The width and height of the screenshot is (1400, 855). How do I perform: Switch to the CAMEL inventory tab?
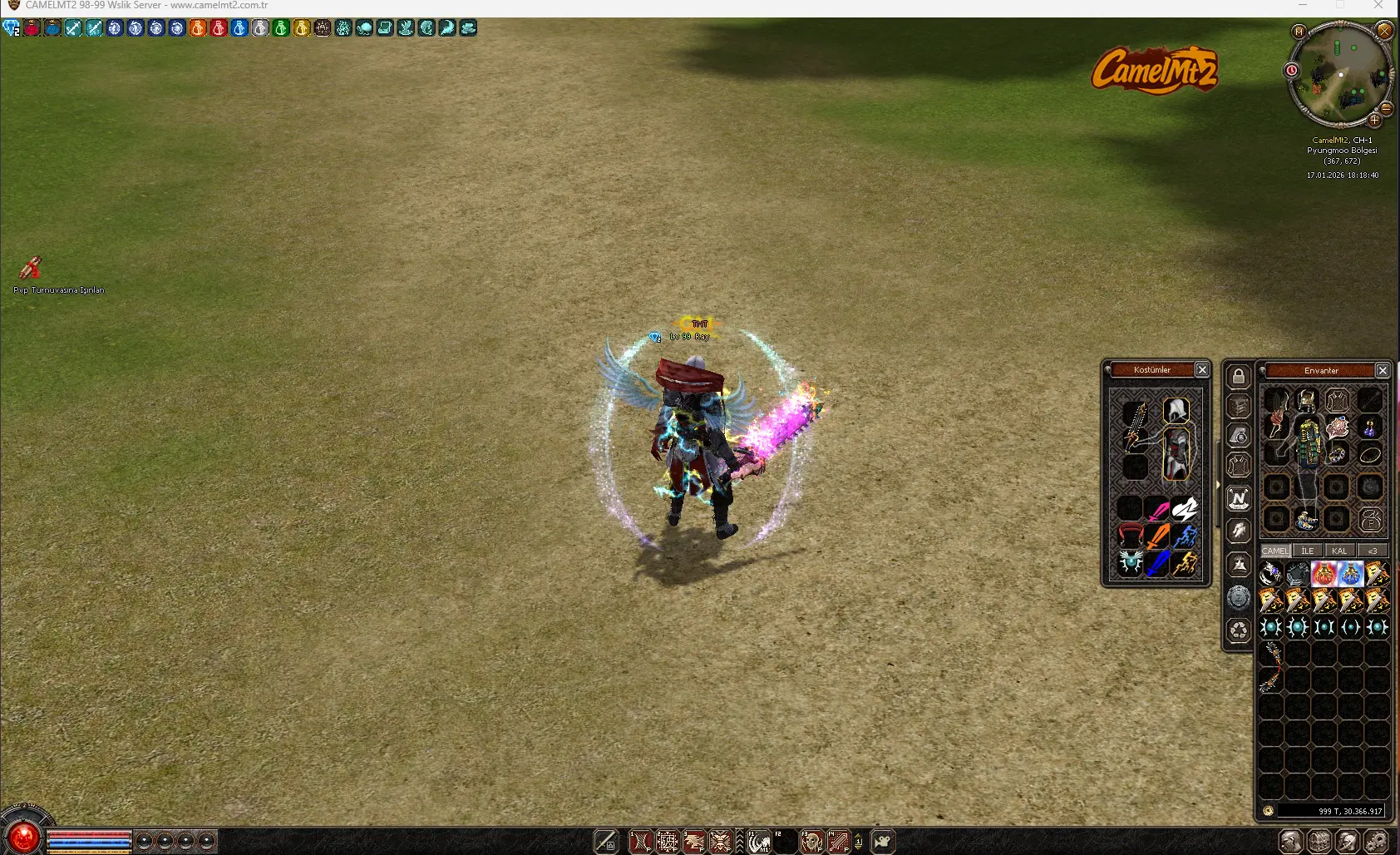(1275, 551)
